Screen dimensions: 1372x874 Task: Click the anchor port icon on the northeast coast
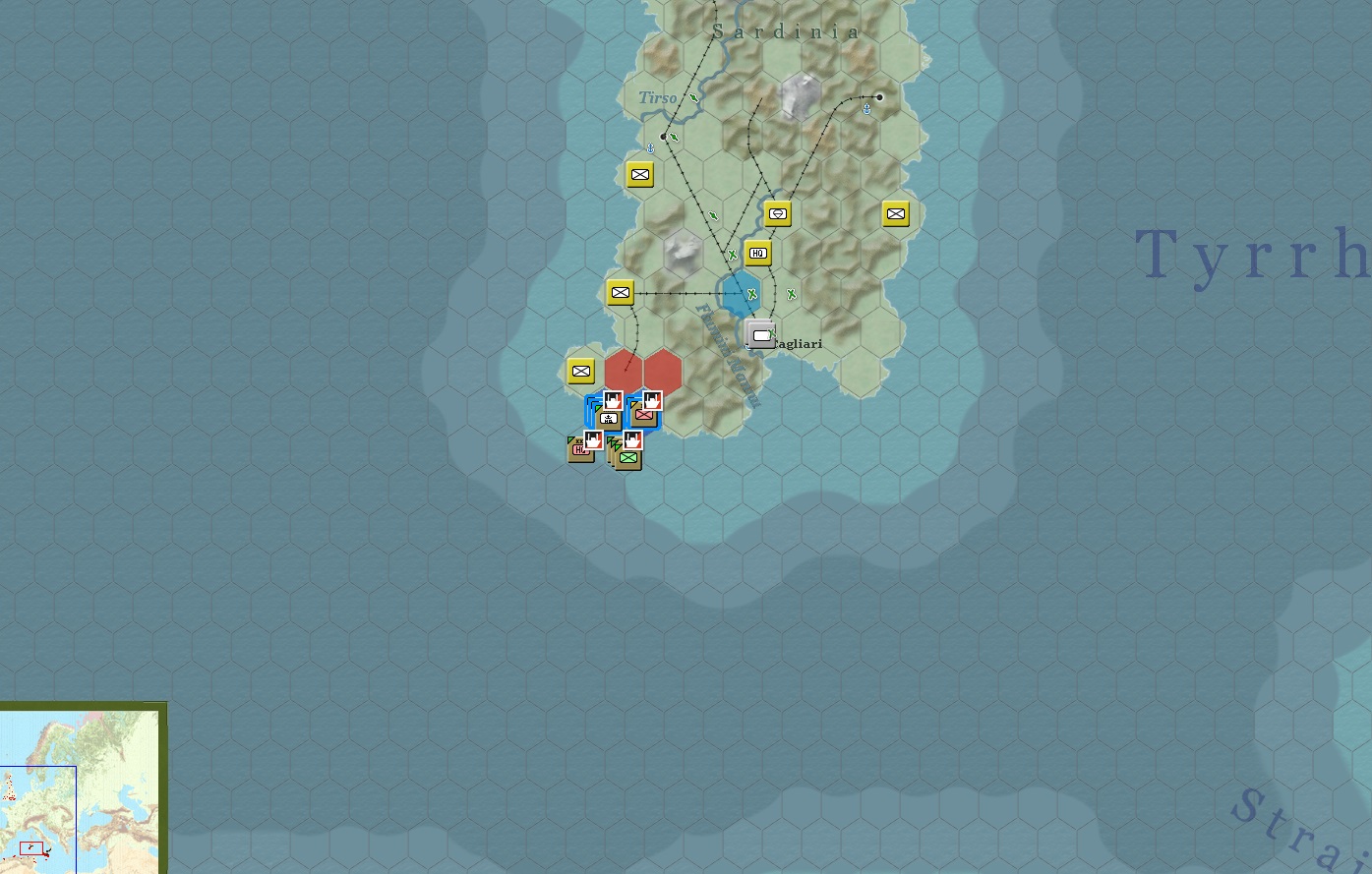[866, 110]
